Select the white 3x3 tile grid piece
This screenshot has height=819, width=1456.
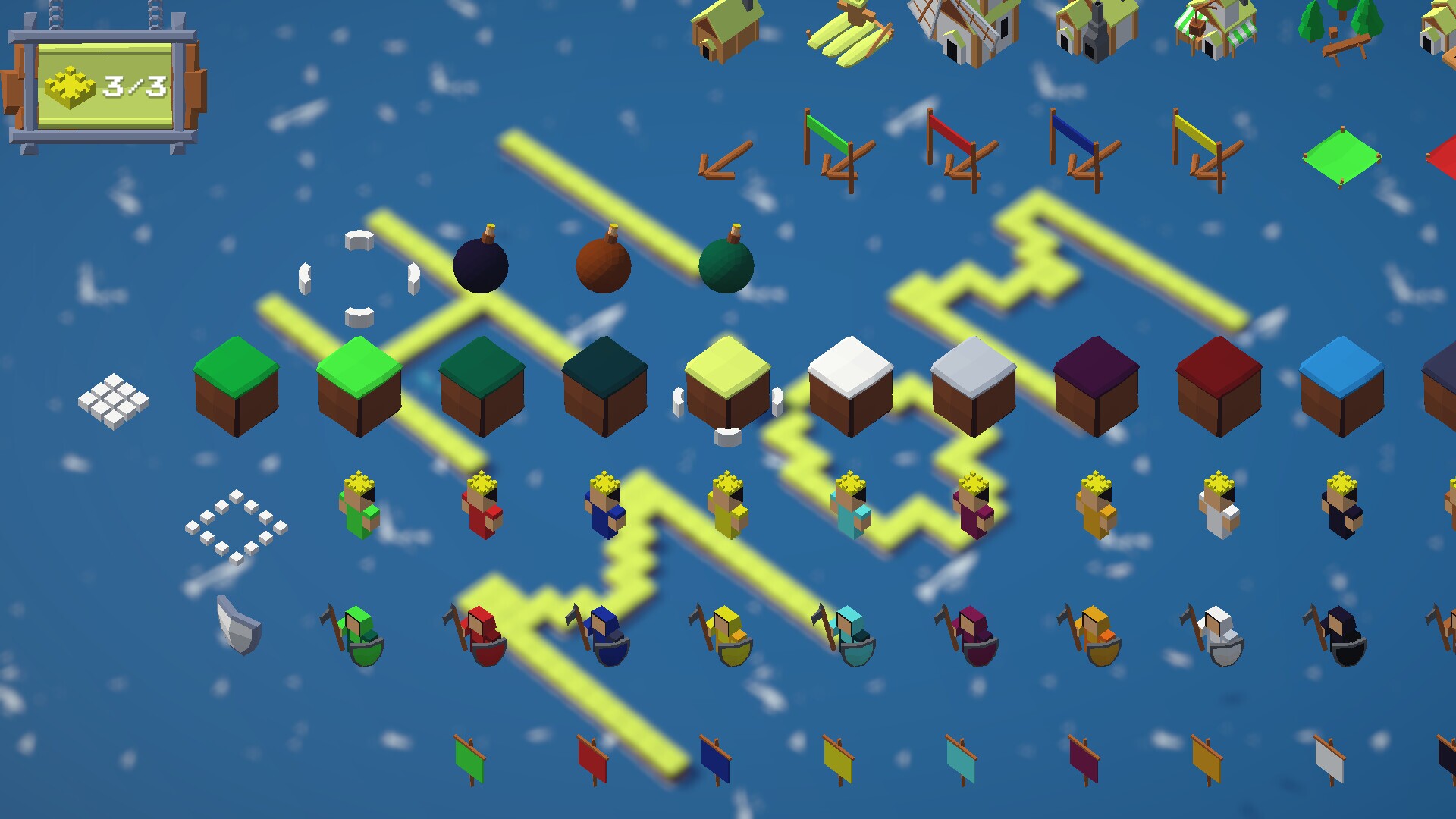pyautogui.click(x=114, y=398)
